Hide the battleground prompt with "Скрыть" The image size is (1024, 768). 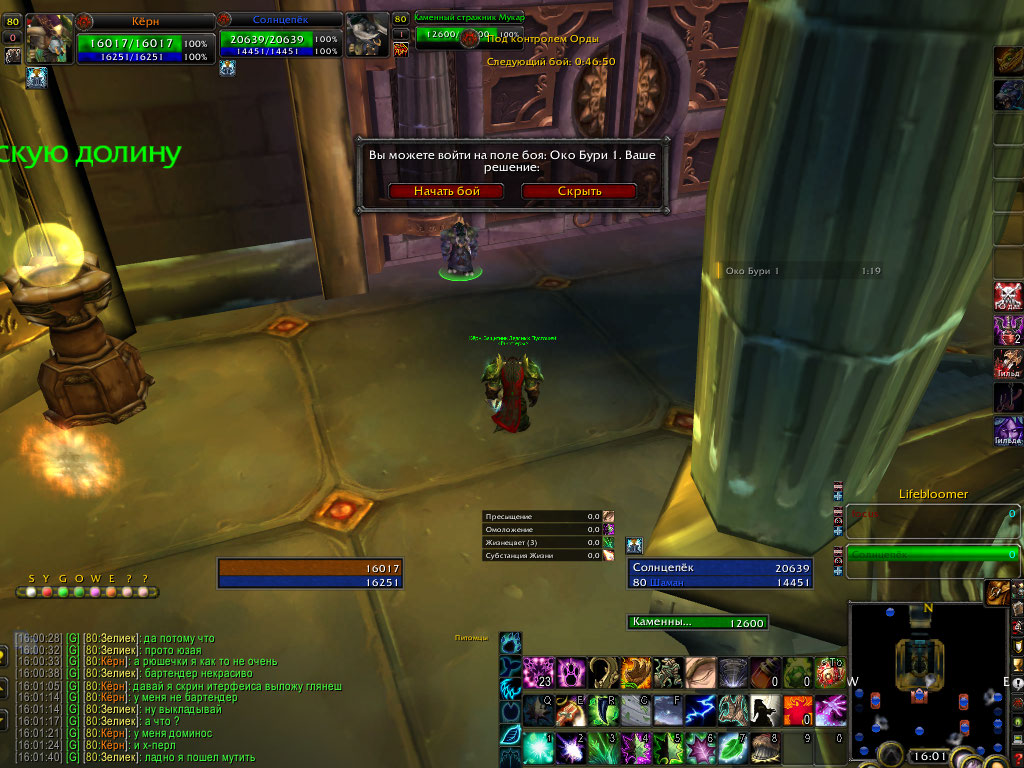coord(579,191)
